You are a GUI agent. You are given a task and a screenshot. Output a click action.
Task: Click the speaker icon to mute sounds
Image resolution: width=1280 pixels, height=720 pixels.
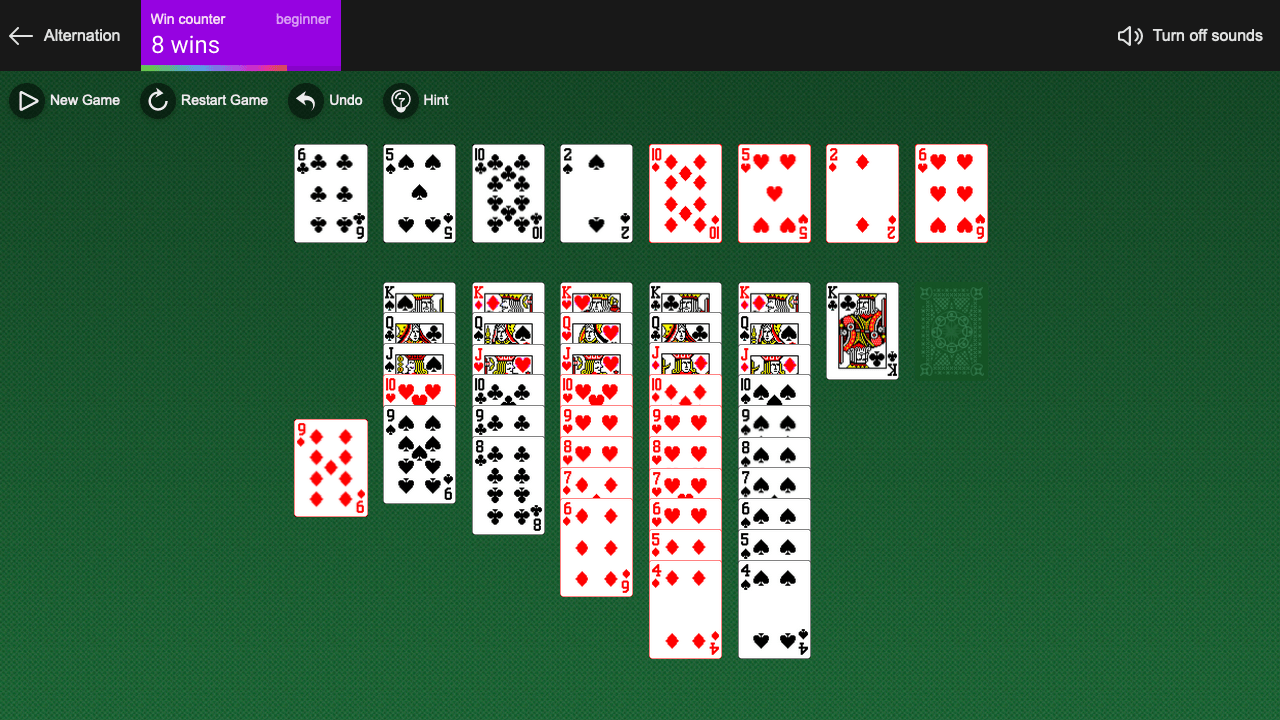[1129, 35]
